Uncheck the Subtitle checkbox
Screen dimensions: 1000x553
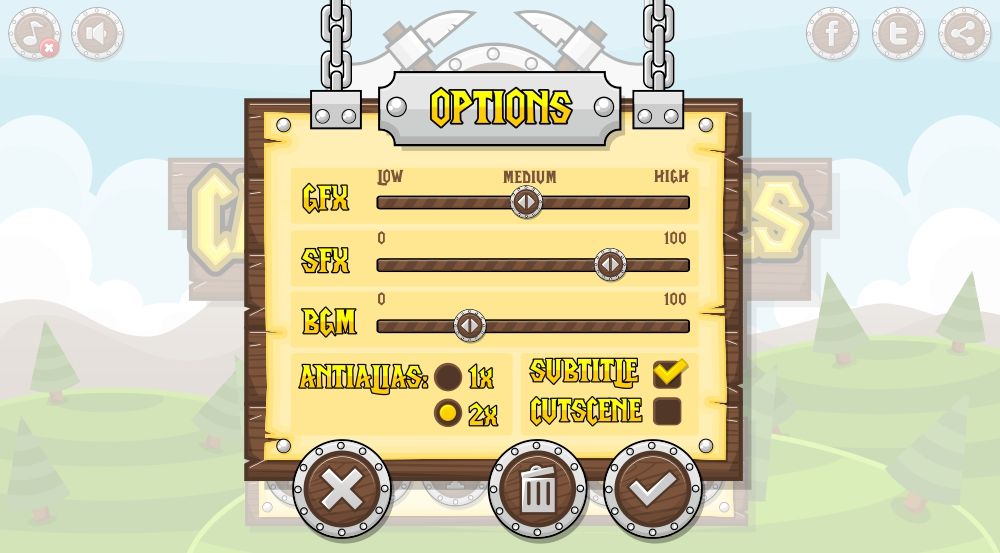667,374
